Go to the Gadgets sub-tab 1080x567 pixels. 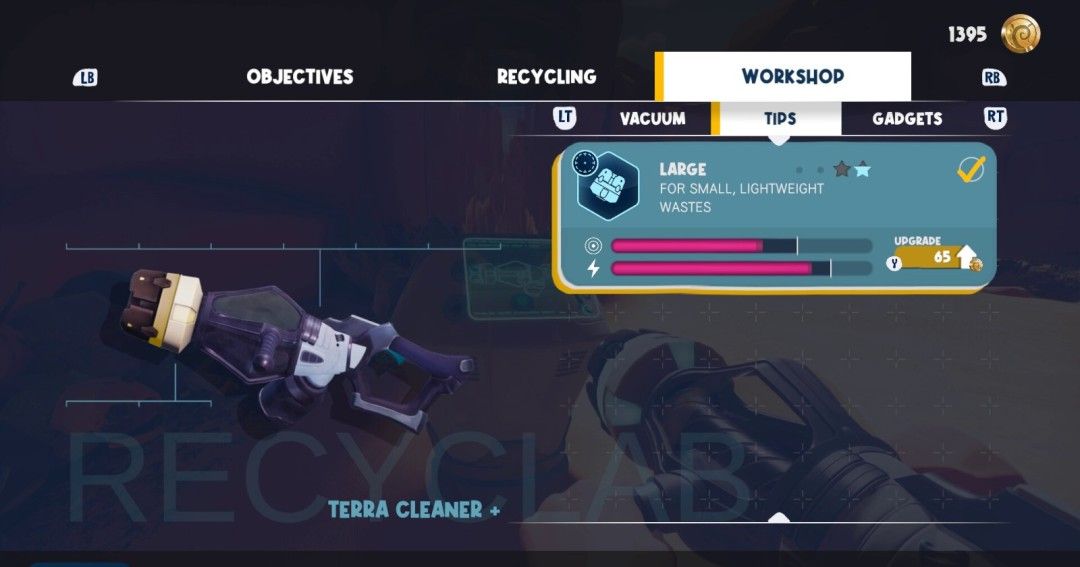pos(907,119)
